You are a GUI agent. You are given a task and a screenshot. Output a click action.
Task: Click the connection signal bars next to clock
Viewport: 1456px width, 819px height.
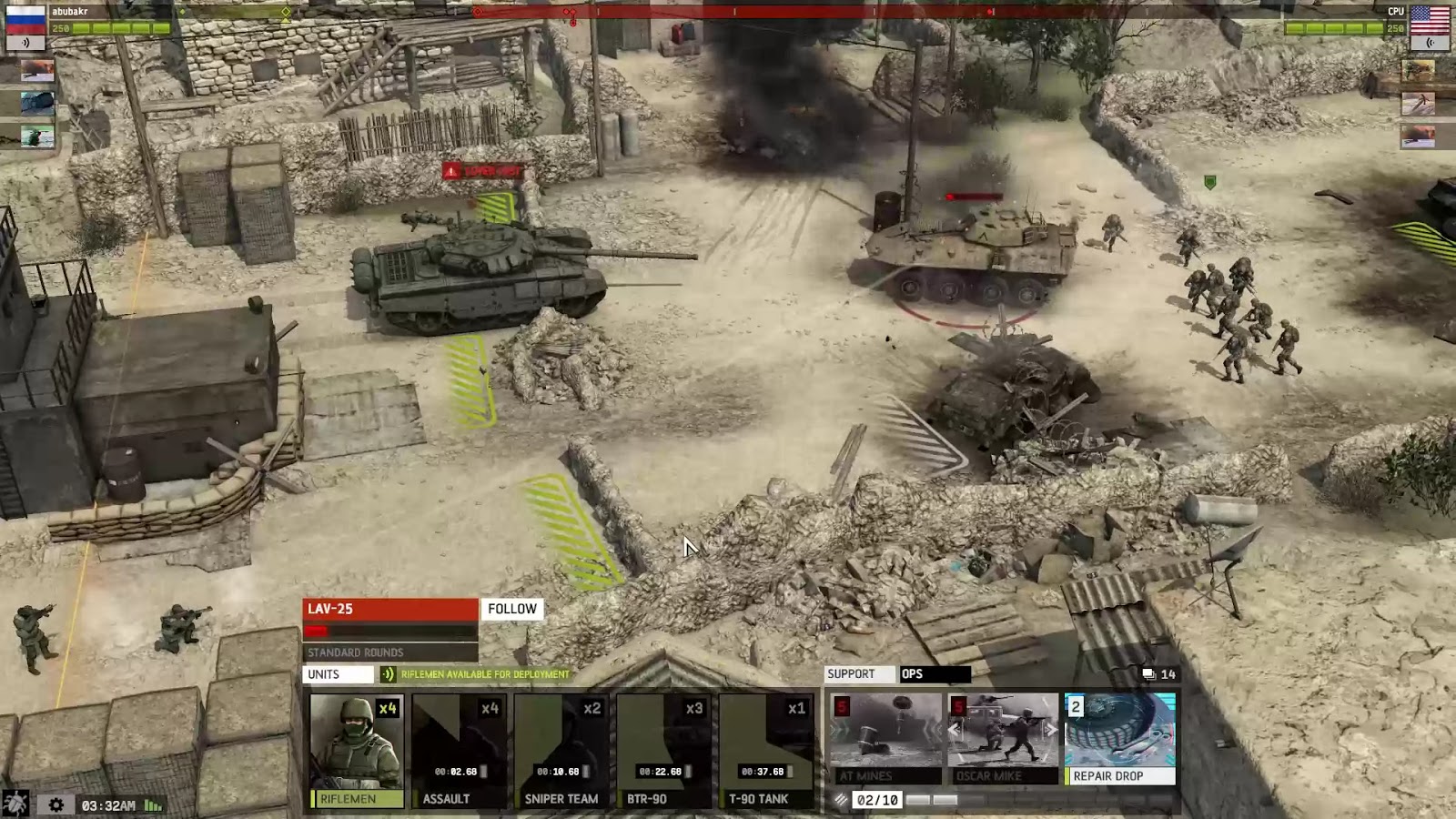click(153, 806)
